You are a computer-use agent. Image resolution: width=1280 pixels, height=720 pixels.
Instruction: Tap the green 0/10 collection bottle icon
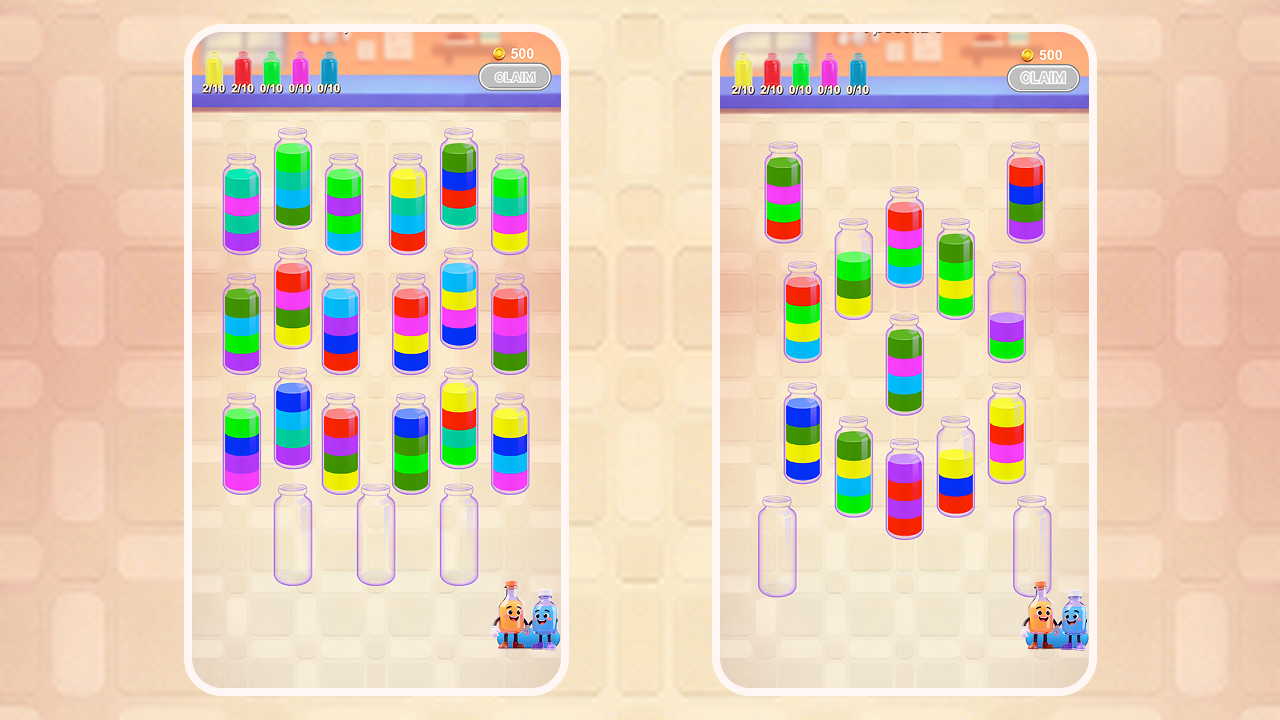tap(270, 68)
